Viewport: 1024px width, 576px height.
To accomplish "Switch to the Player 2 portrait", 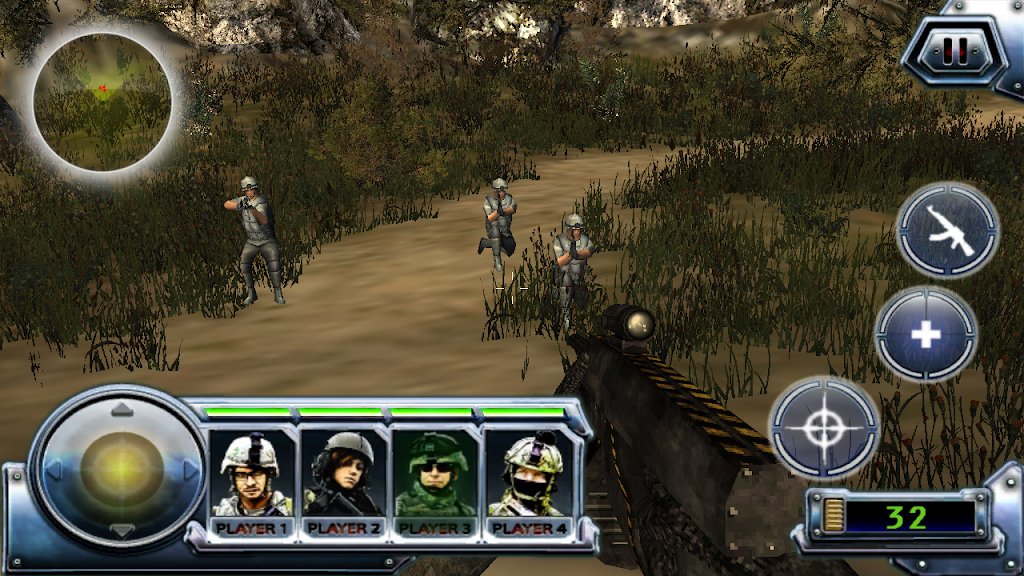I will pyautogui.click(x=345, y=478).
